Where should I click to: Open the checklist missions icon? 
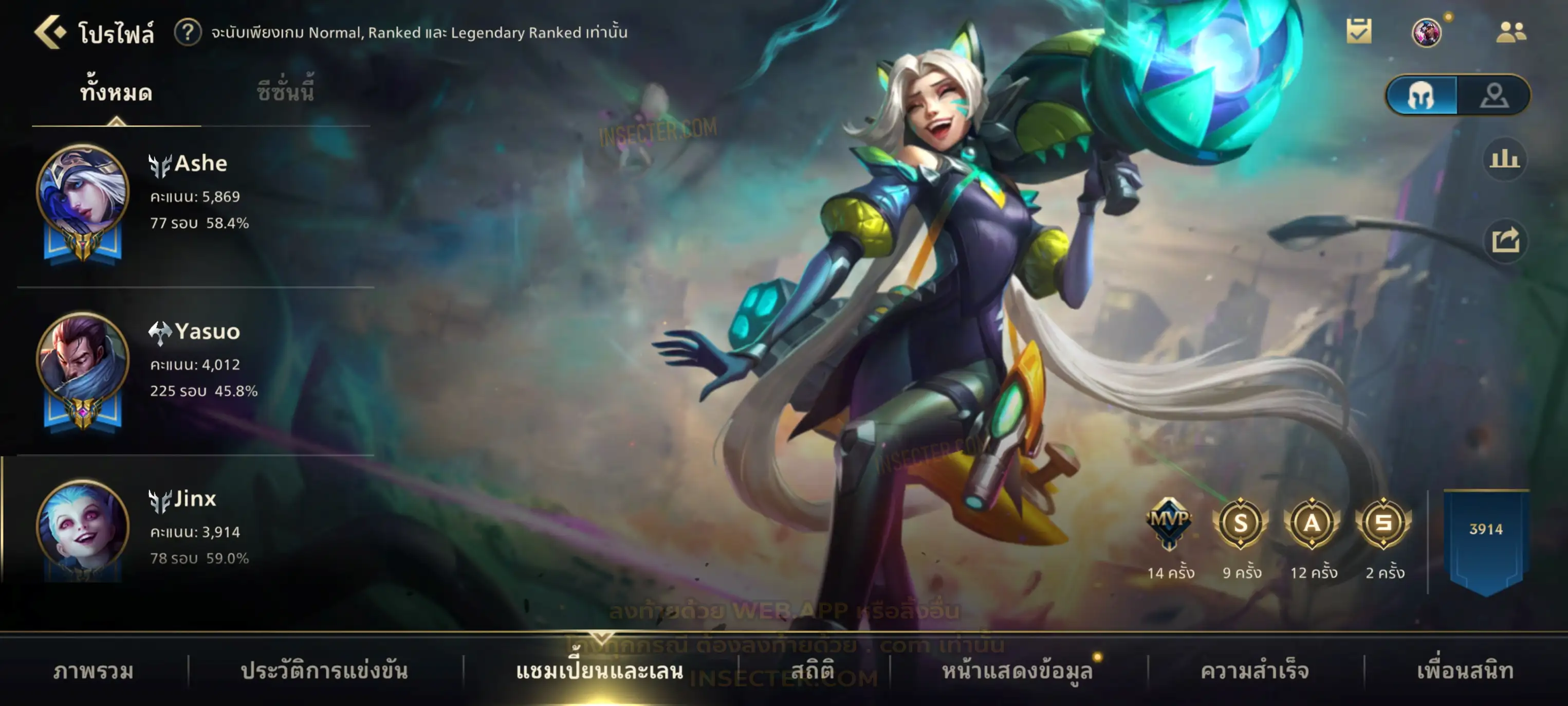coord(1359,32)
